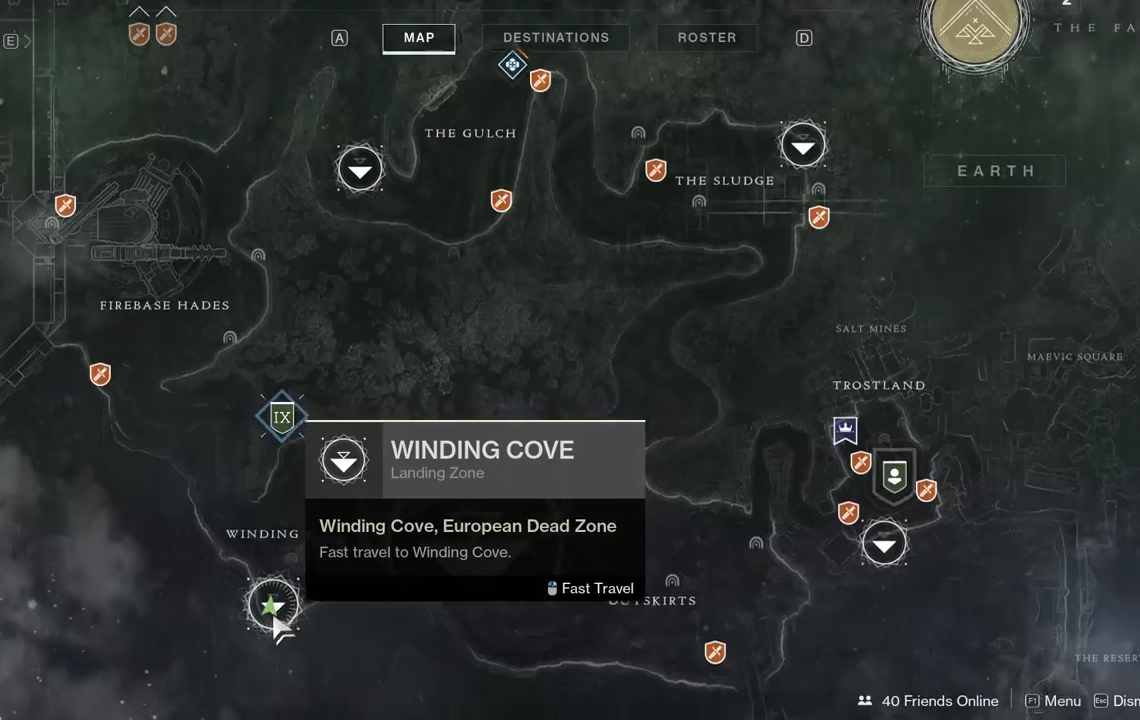The height and width of the screenshot is (720, 1140).
Task: Click the purple crown banner marker
Action: coord(845,431)
